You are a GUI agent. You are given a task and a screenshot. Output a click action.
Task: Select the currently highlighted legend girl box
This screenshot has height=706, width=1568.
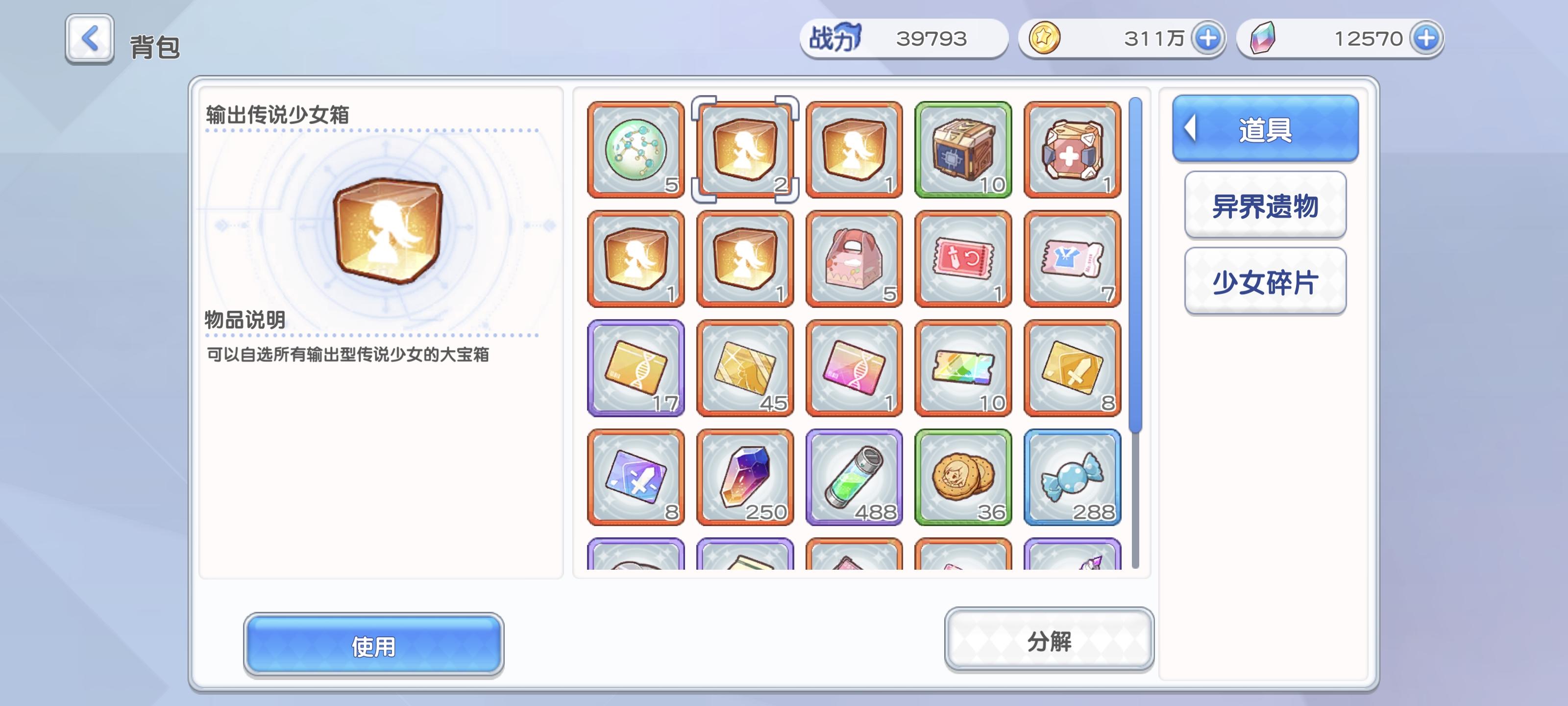click(x=744, y=150)
